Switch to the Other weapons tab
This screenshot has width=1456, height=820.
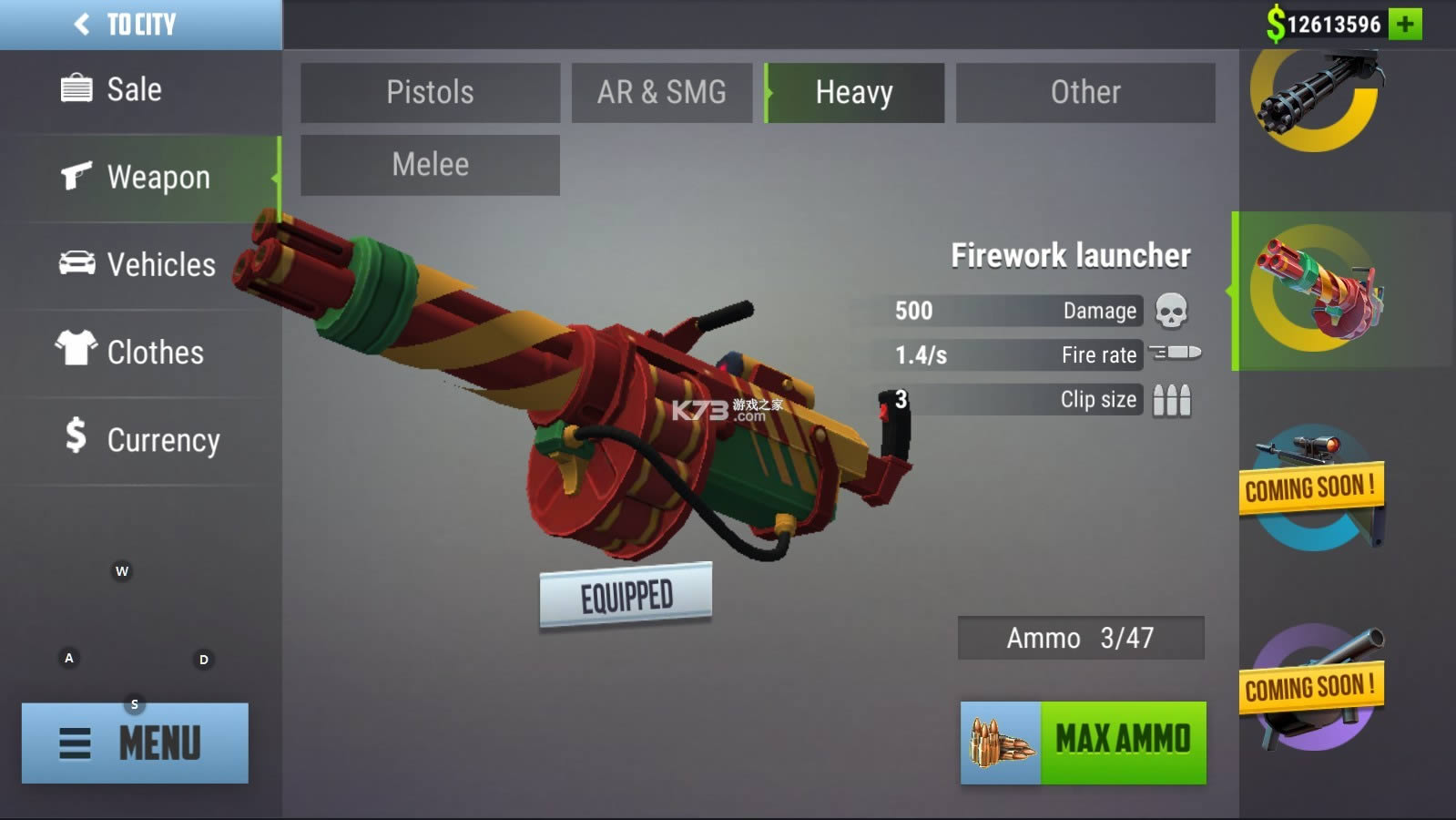[1085, 92]
